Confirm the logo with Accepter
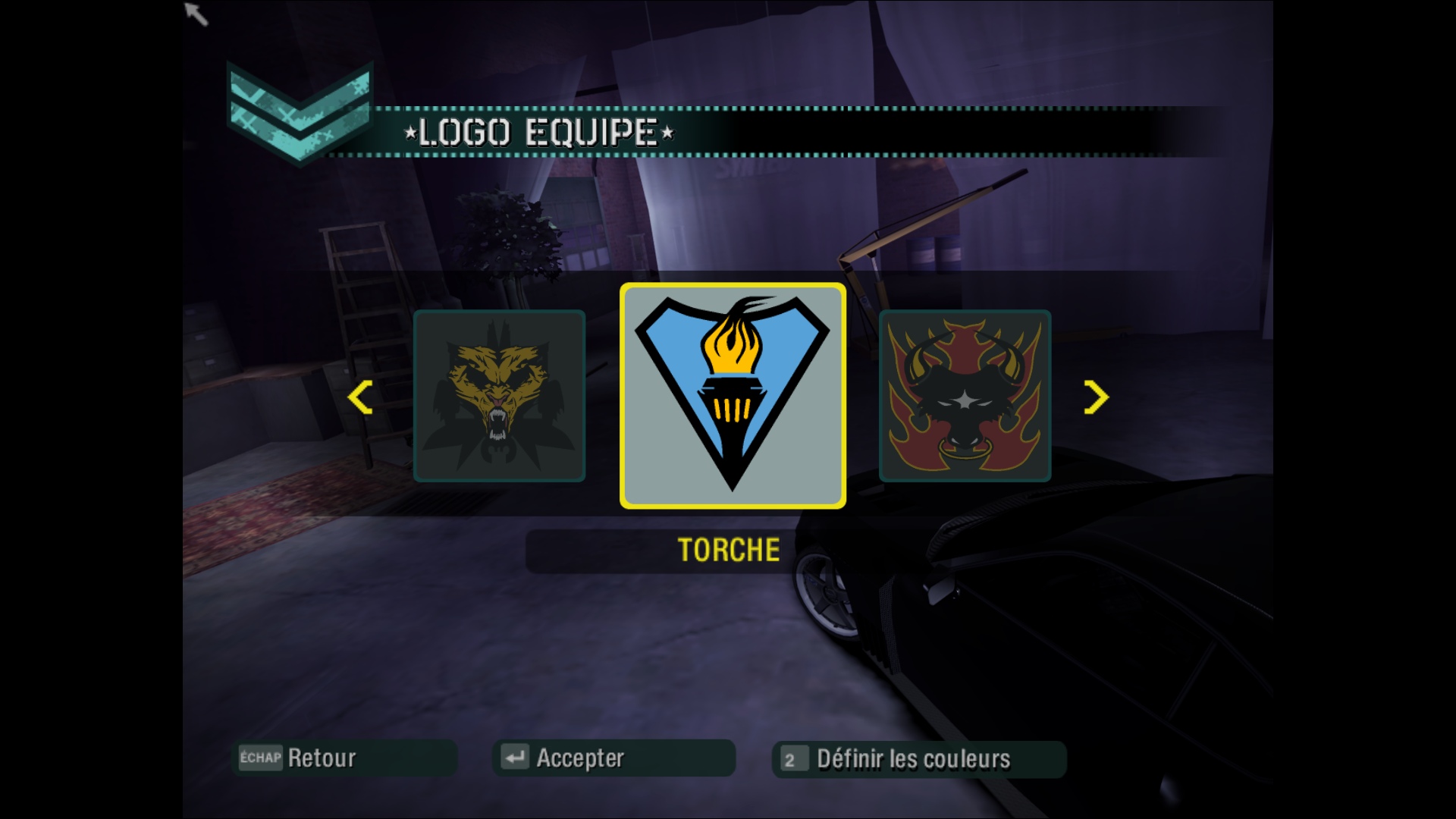This screenshot has height=819, width=1456. pos(613,758)
